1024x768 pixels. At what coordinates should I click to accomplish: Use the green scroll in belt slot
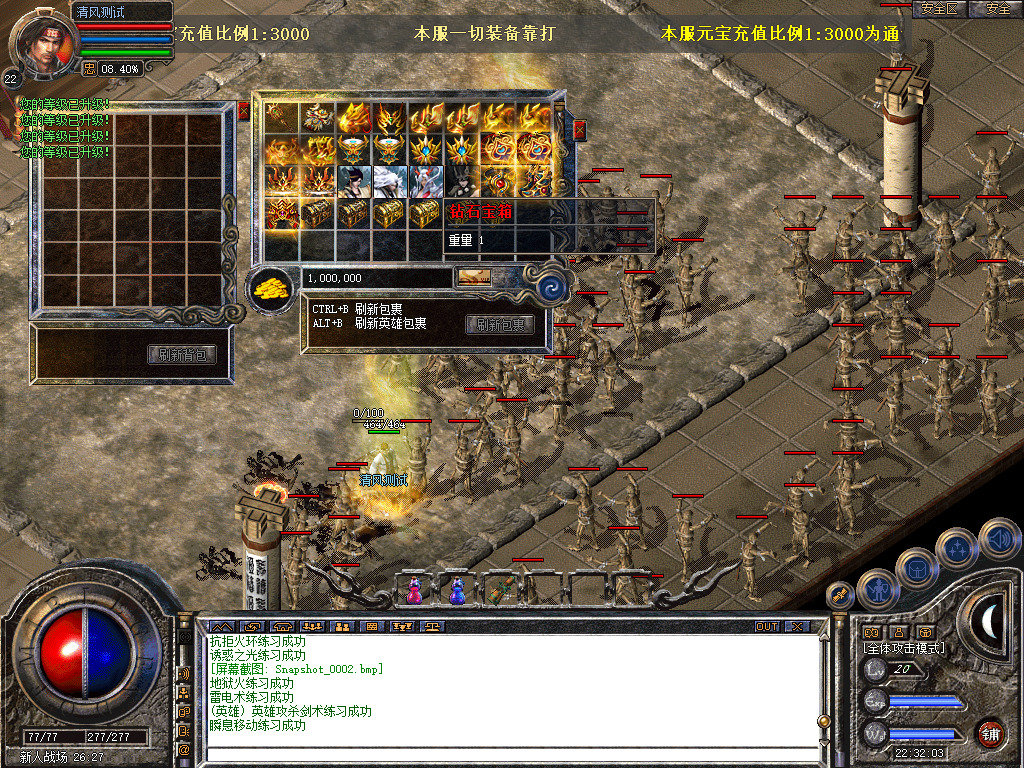pos(499,589)
